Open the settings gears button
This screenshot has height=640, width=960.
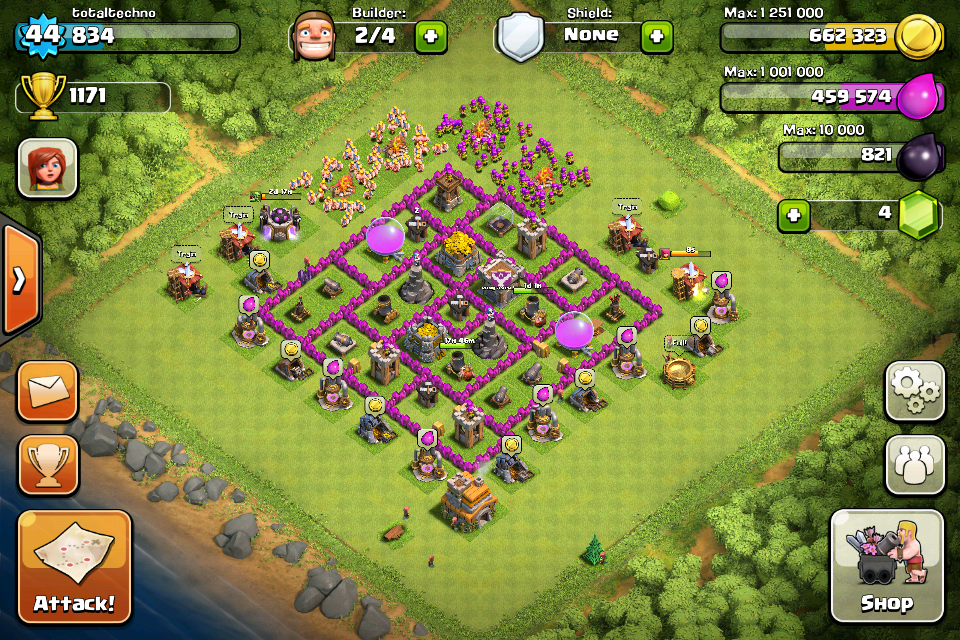coord(914,390)
